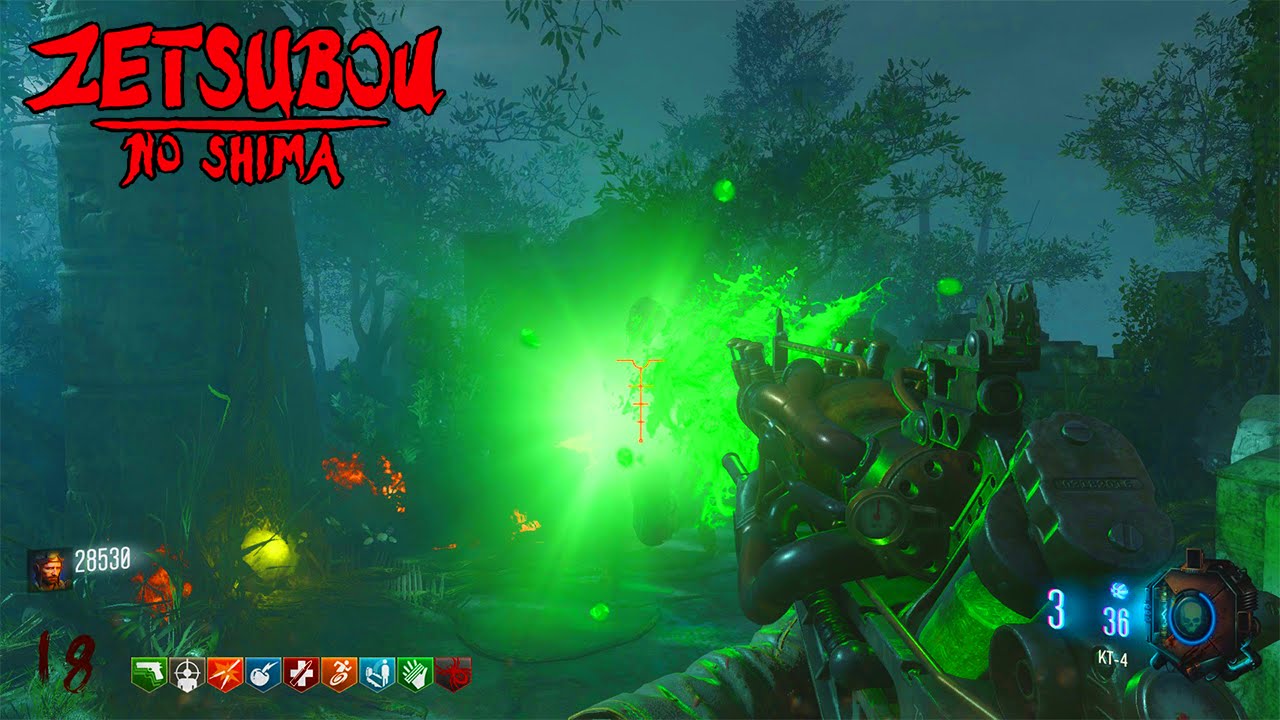Click the KT-4 weapon name label
Viewport: 1280px width, 720px height.
coord(1113,659)
